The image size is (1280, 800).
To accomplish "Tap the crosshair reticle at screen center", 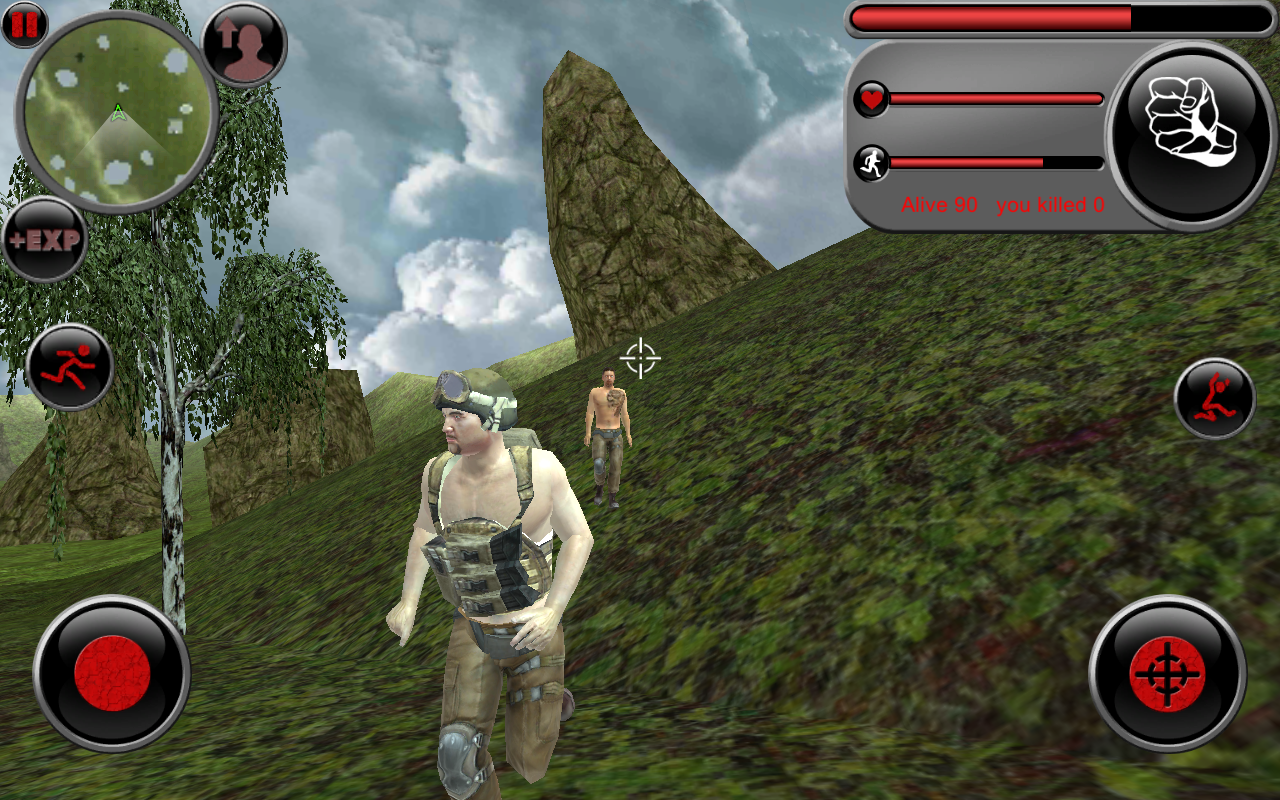I will (640, 357).
